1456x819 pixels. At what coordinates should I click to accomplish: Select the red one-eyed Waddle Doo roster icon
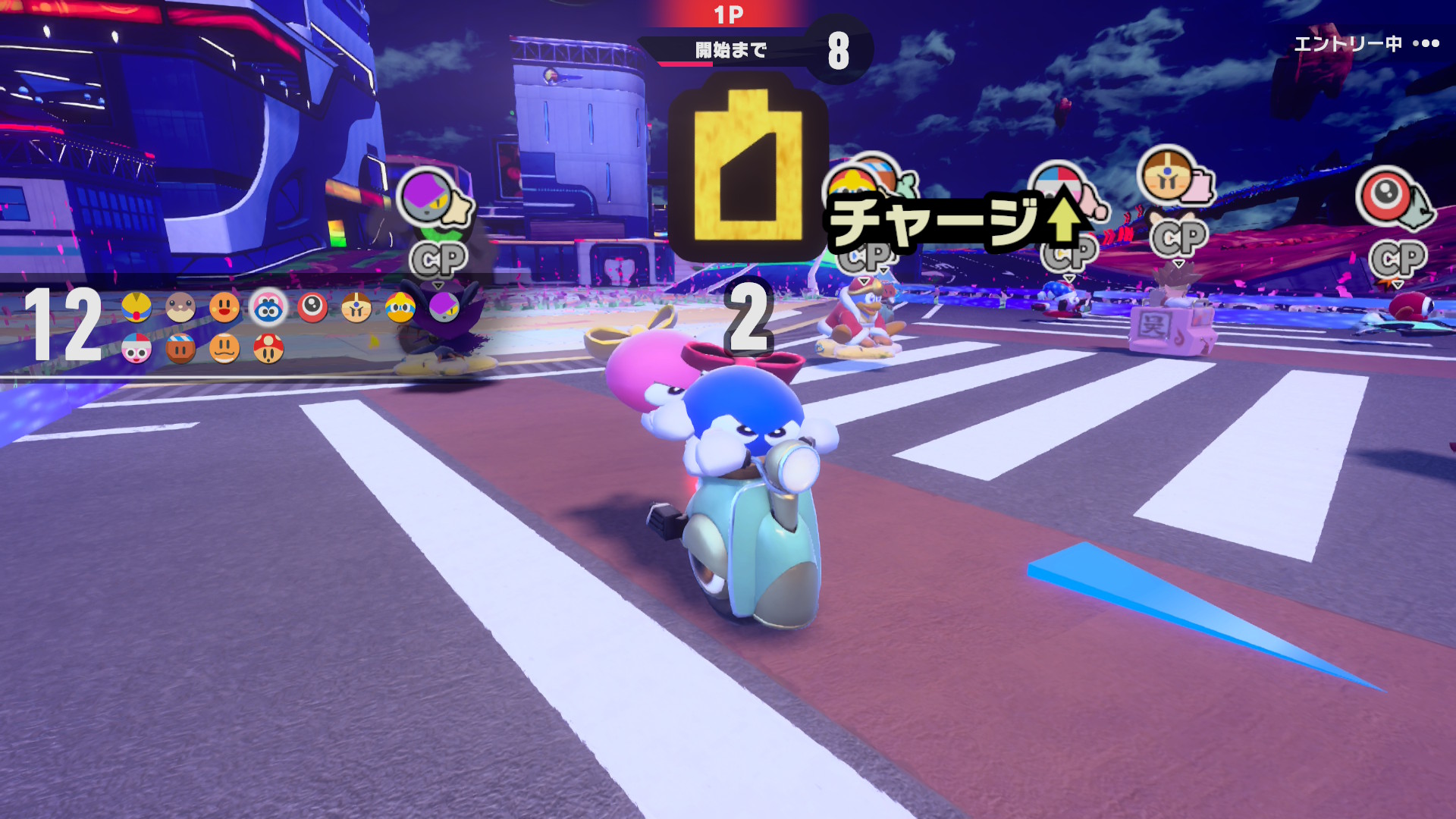(312, 307)
